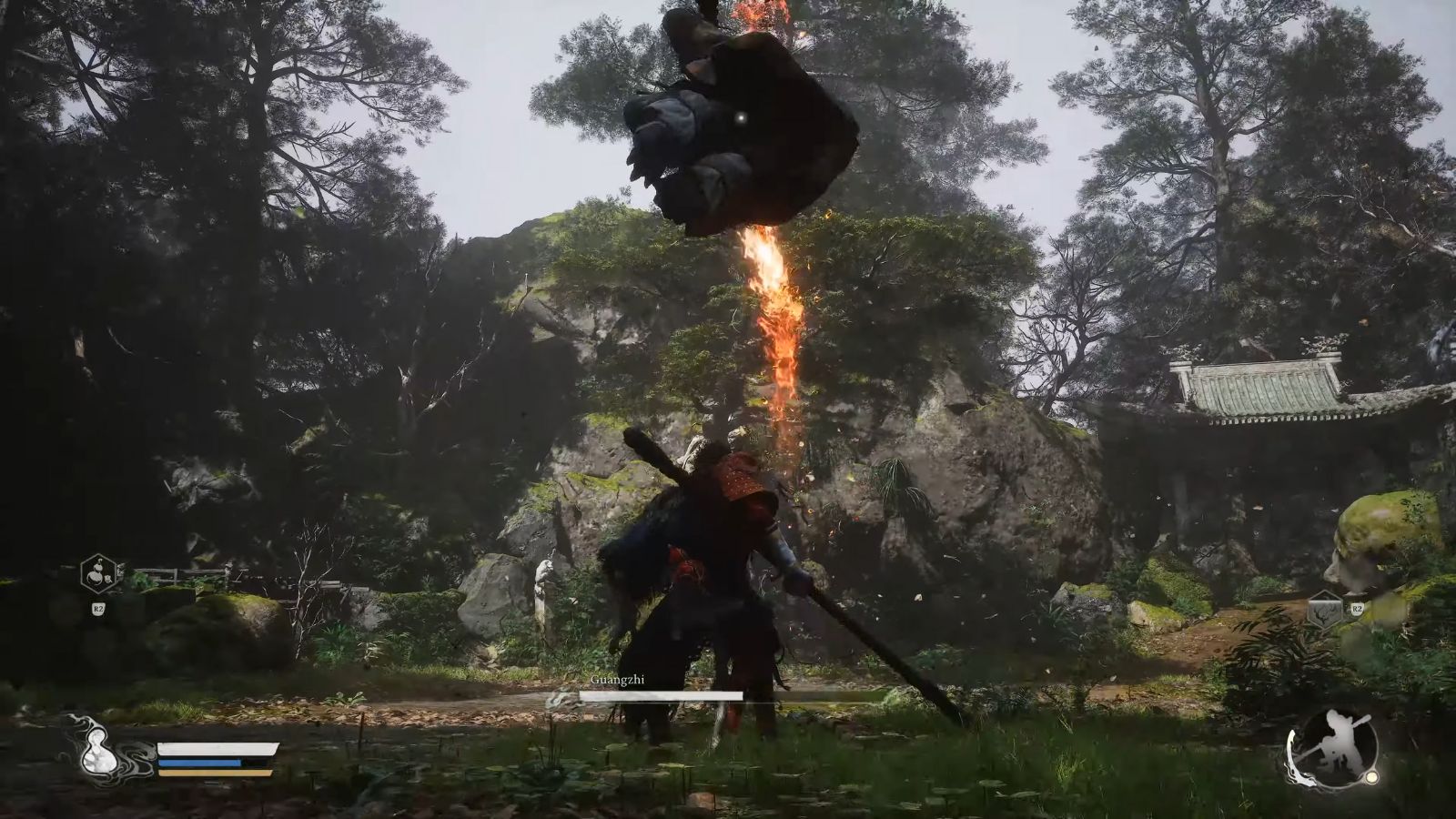
Task: Click the white health bar
Action: (x=215, y=751)
